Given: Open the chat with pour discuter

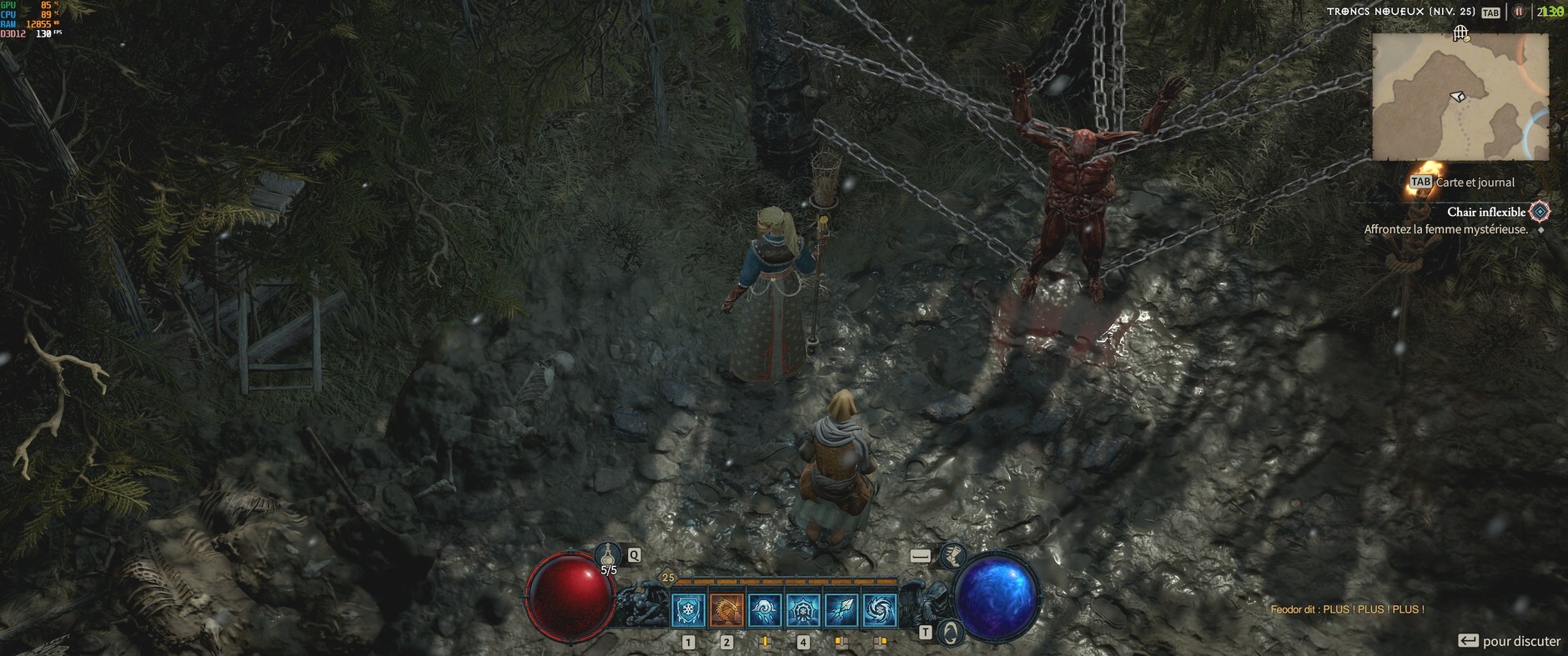Looking at the screenshot, I should coord(1510,641).
